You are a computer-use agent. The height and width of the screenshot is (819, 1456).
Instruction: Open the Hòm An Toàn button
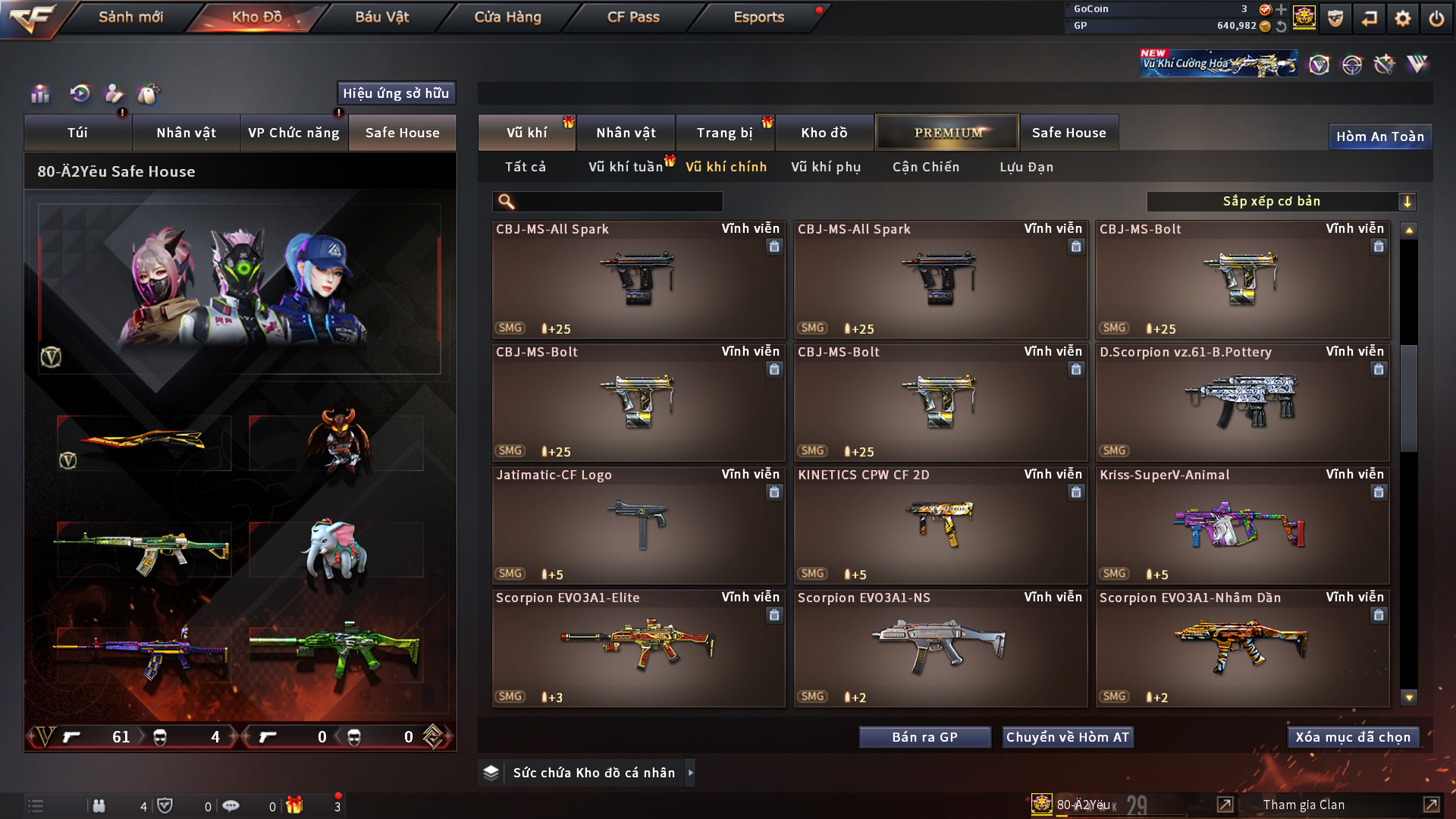click(x=1379, y=136)
